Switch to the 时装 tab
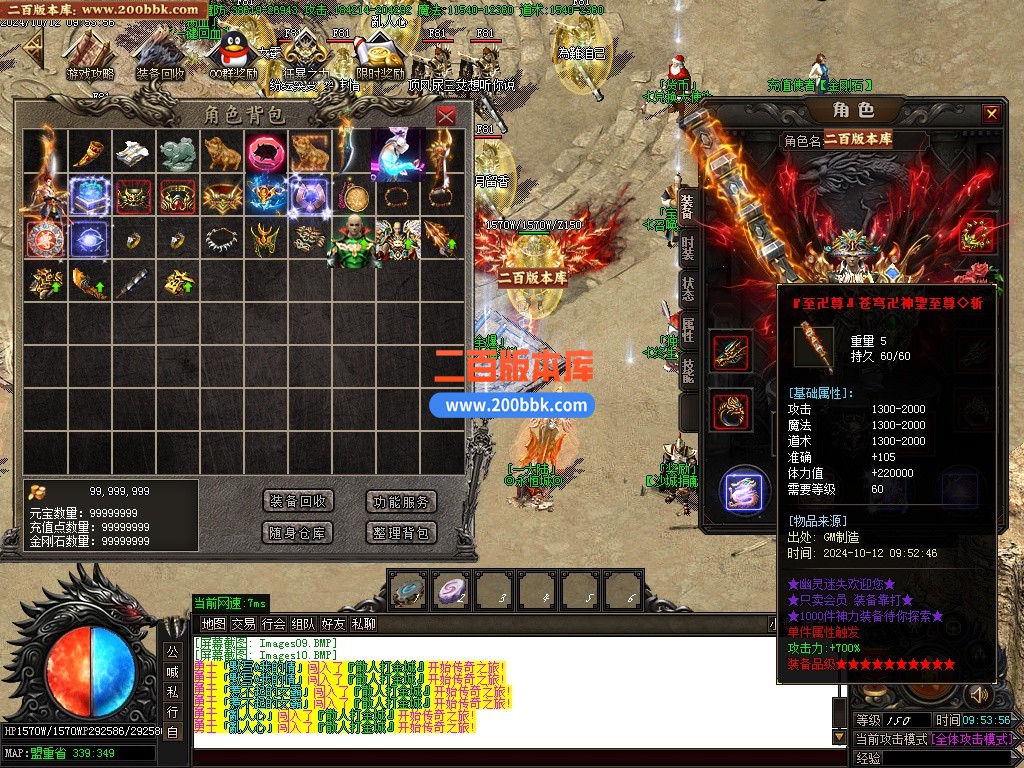1024x768 pixels. (x=688, y=248)
